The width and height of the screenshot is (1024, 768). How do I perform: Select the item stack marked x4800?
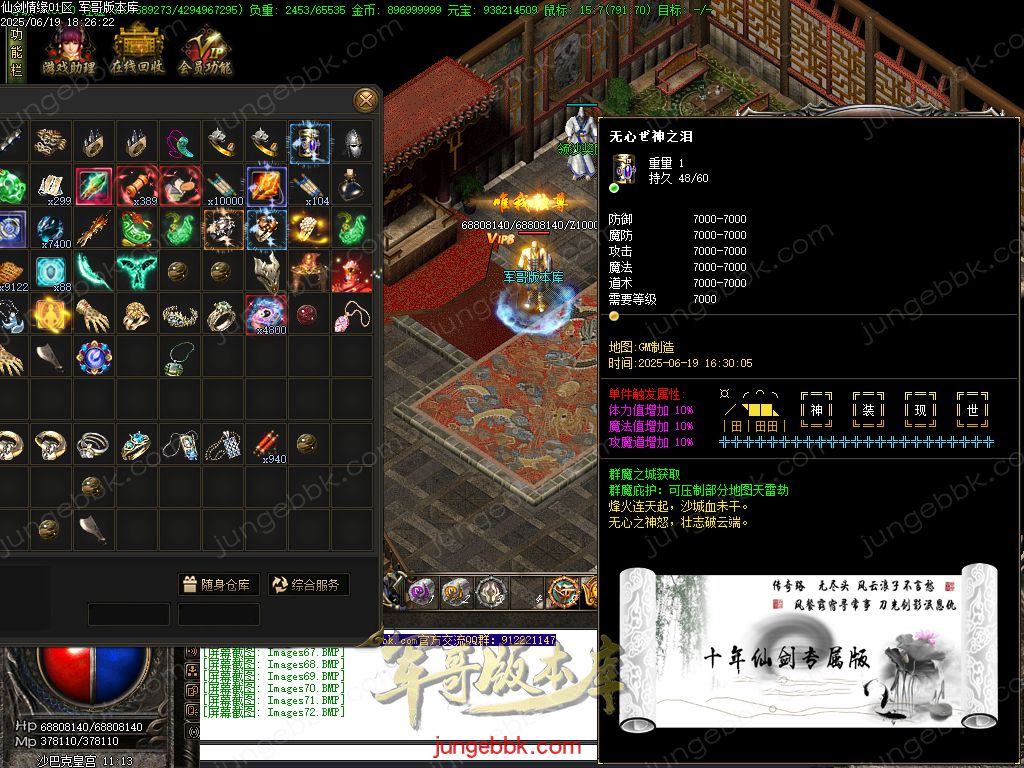pos(266,315)
